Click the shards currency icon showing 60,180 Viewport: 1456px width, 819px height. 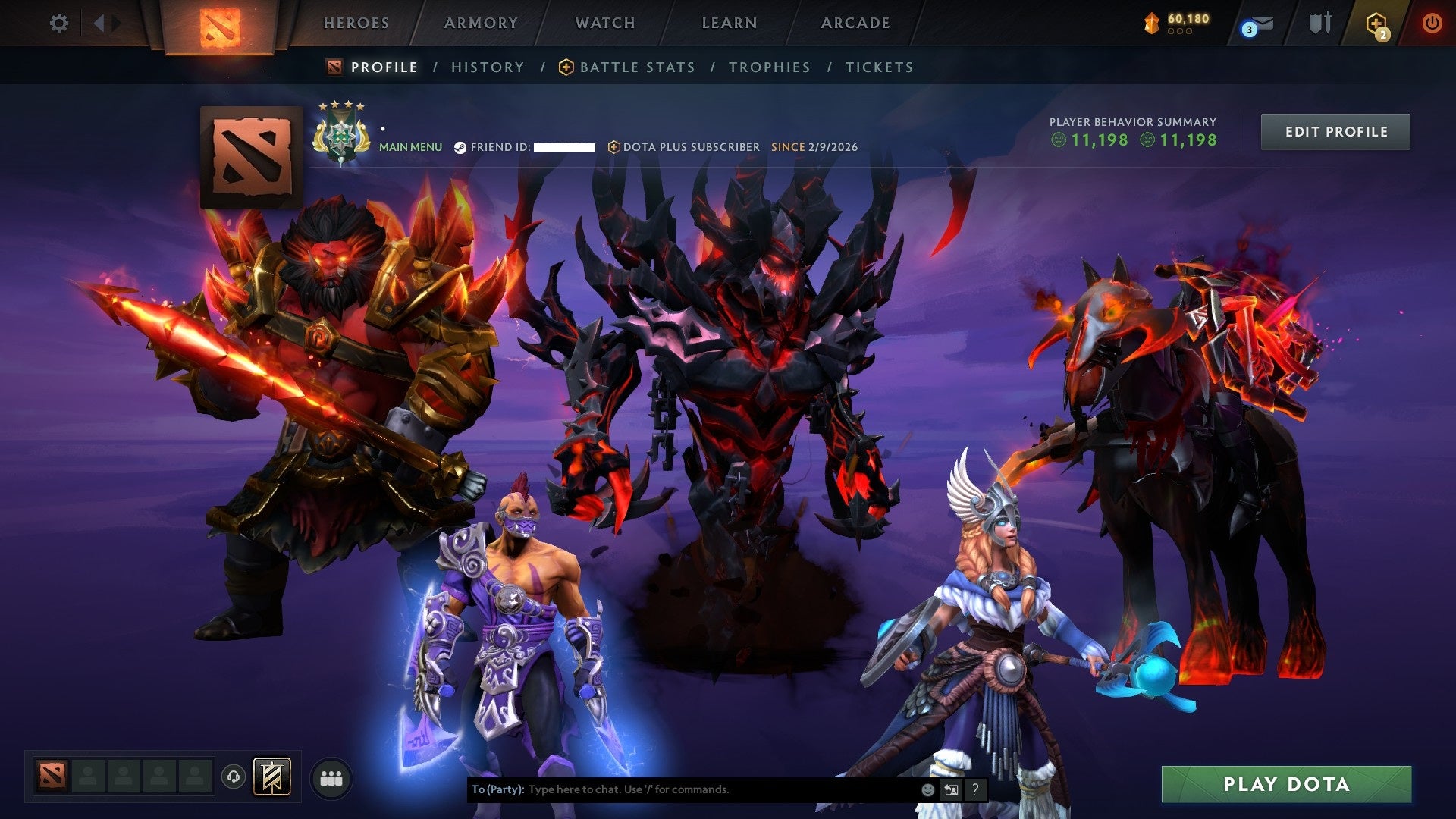click(1152, 23)
